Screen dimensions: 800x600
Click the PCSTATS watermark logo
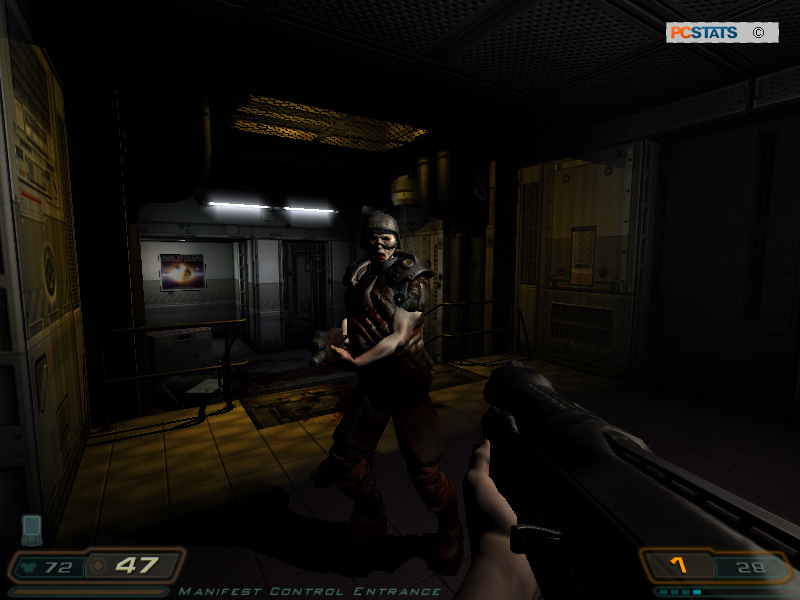tap(703, 33)
